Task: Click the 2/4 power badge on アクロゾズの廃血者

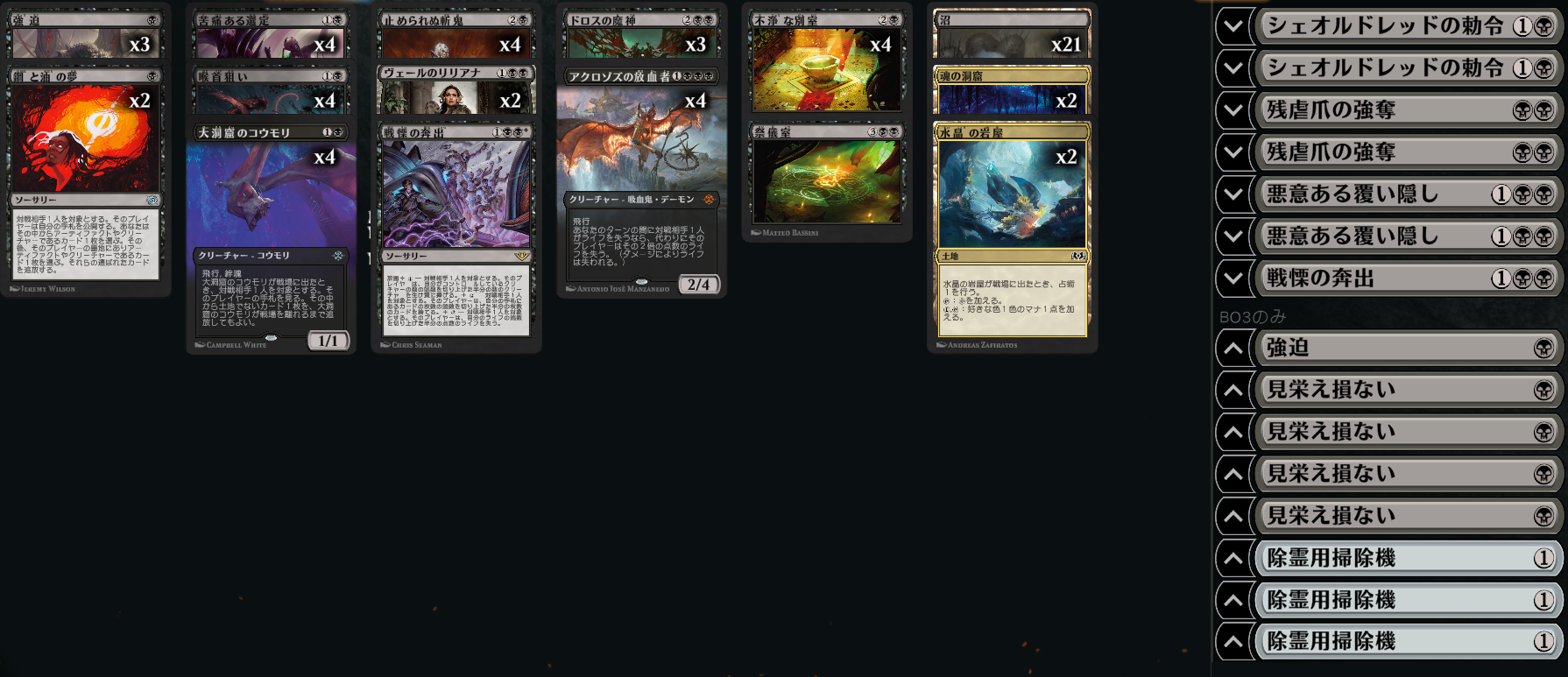Action: [x=699, y=284]
